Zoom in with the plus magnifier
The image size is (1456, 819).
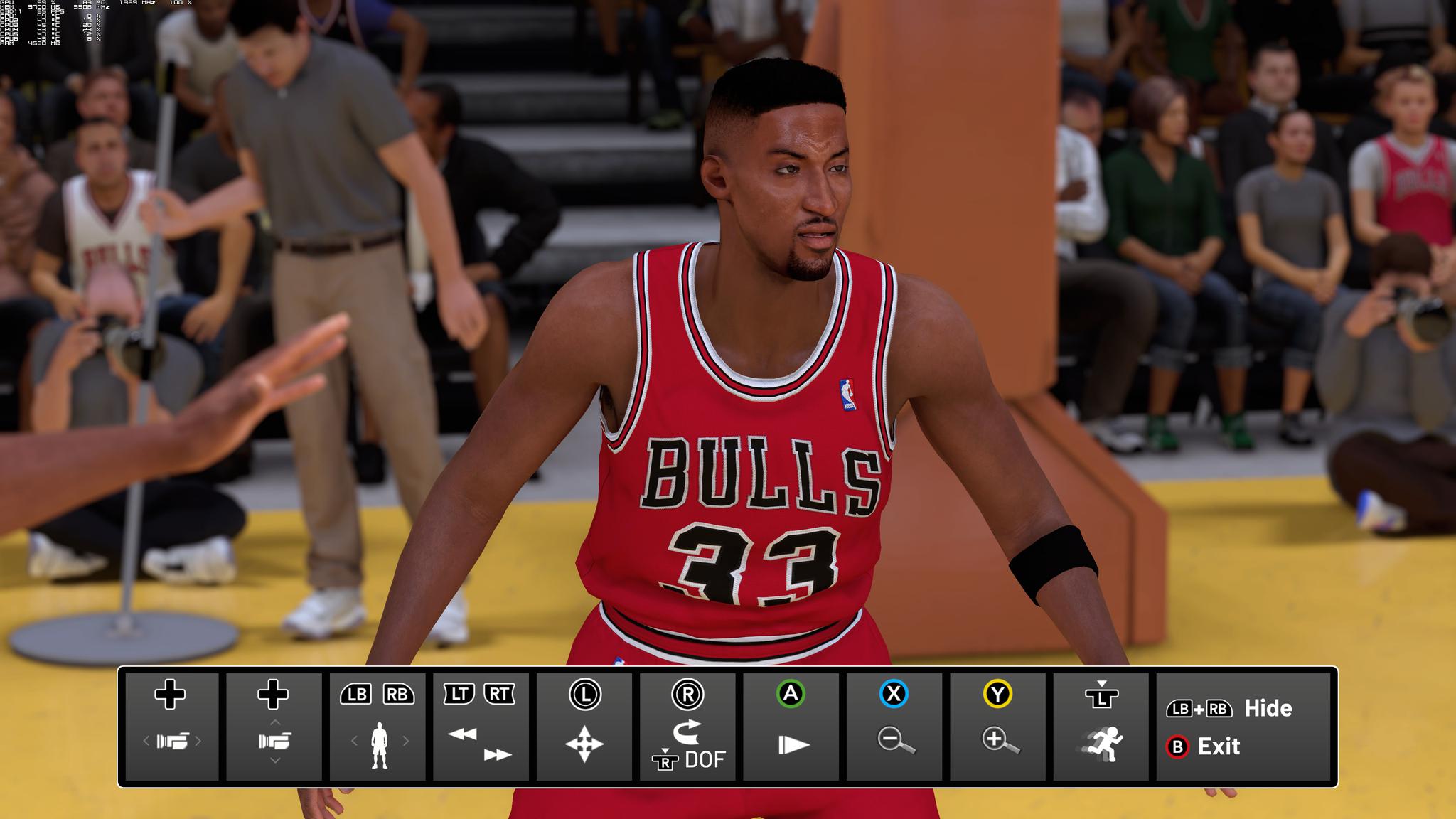click(1000, 740)
